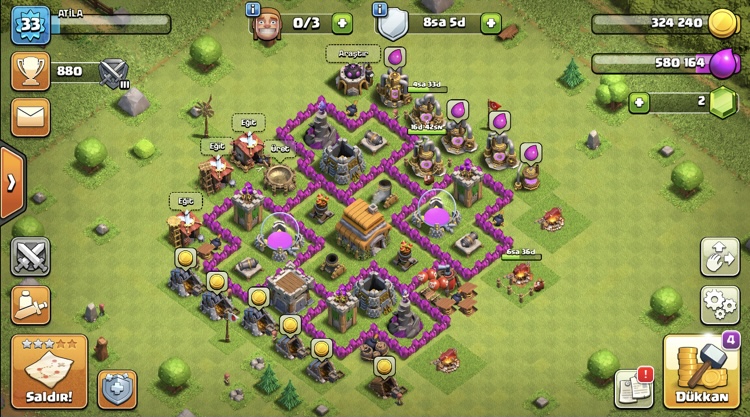Open the news notes with red alert
This screenshot has width=750, height=417.
tap(633, 388)
